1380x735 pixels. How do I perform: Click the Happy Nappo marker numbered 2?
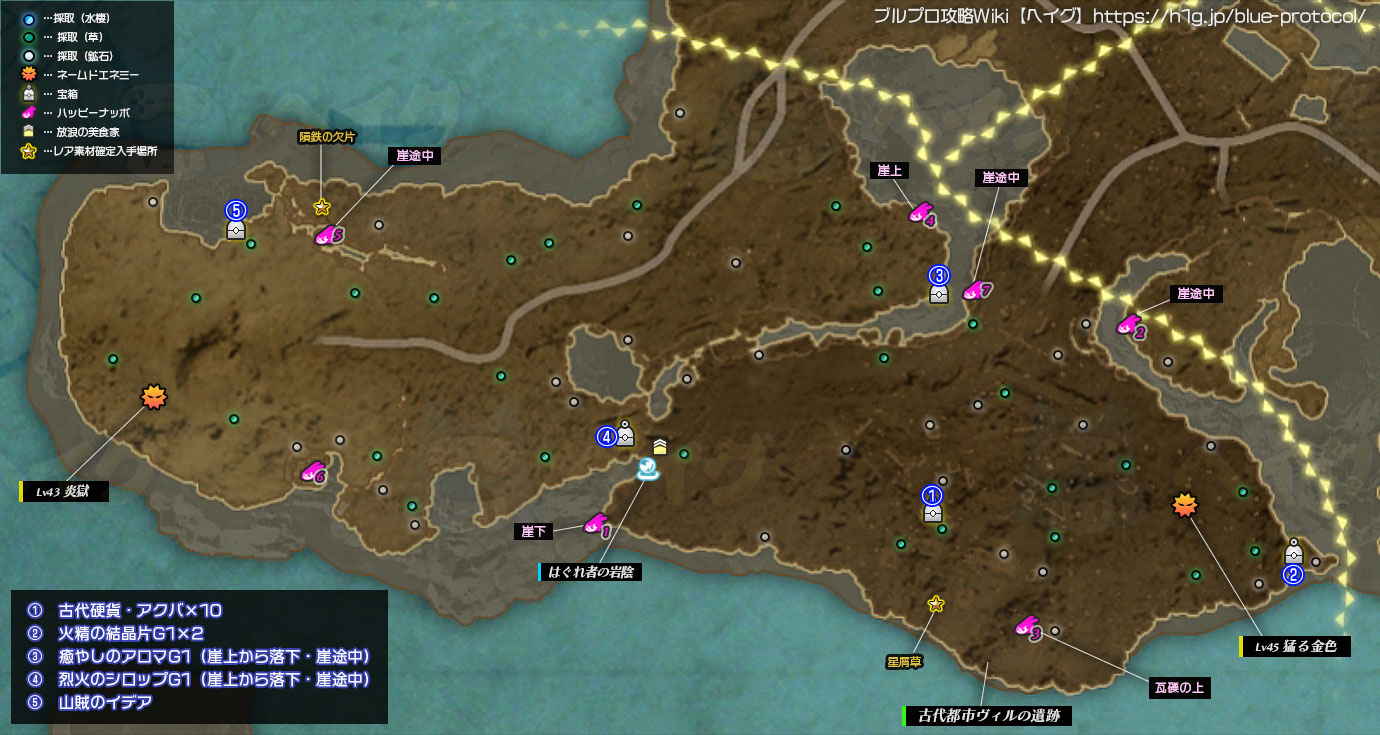click(x=1130, y=325)
